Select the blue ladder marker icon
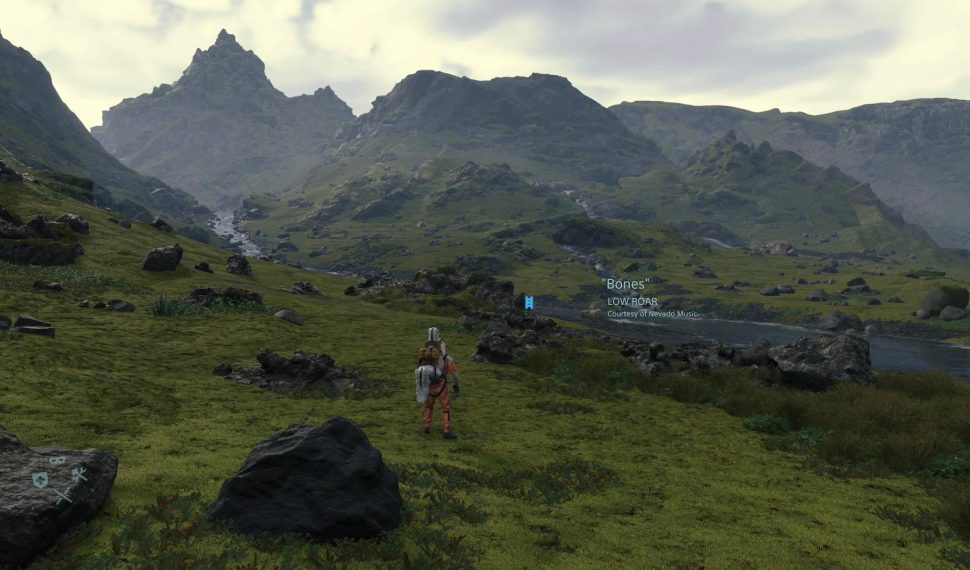970x570 pixels. (528, 302)
